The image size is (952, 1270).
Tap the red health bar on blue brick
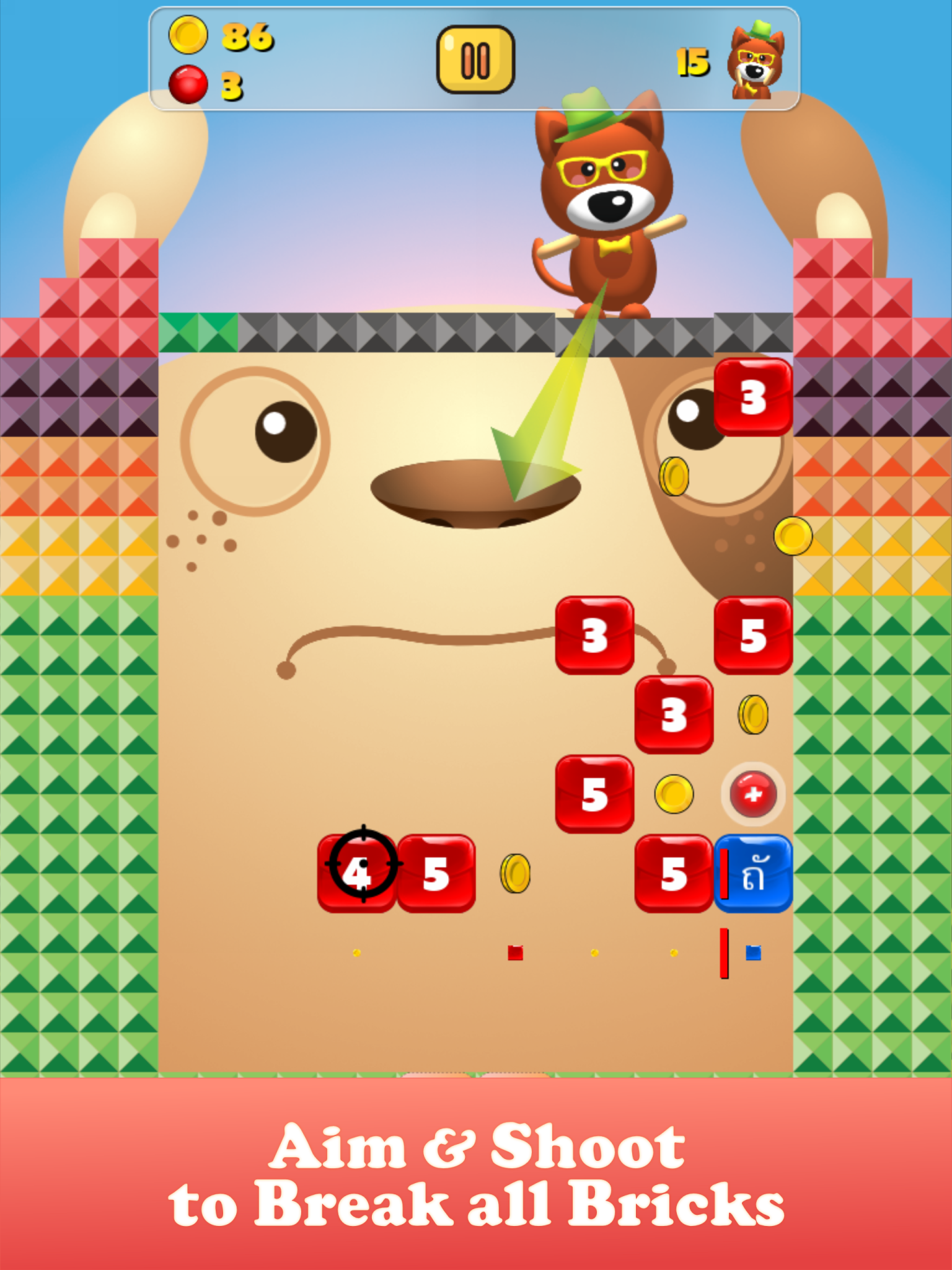point(723,874)
